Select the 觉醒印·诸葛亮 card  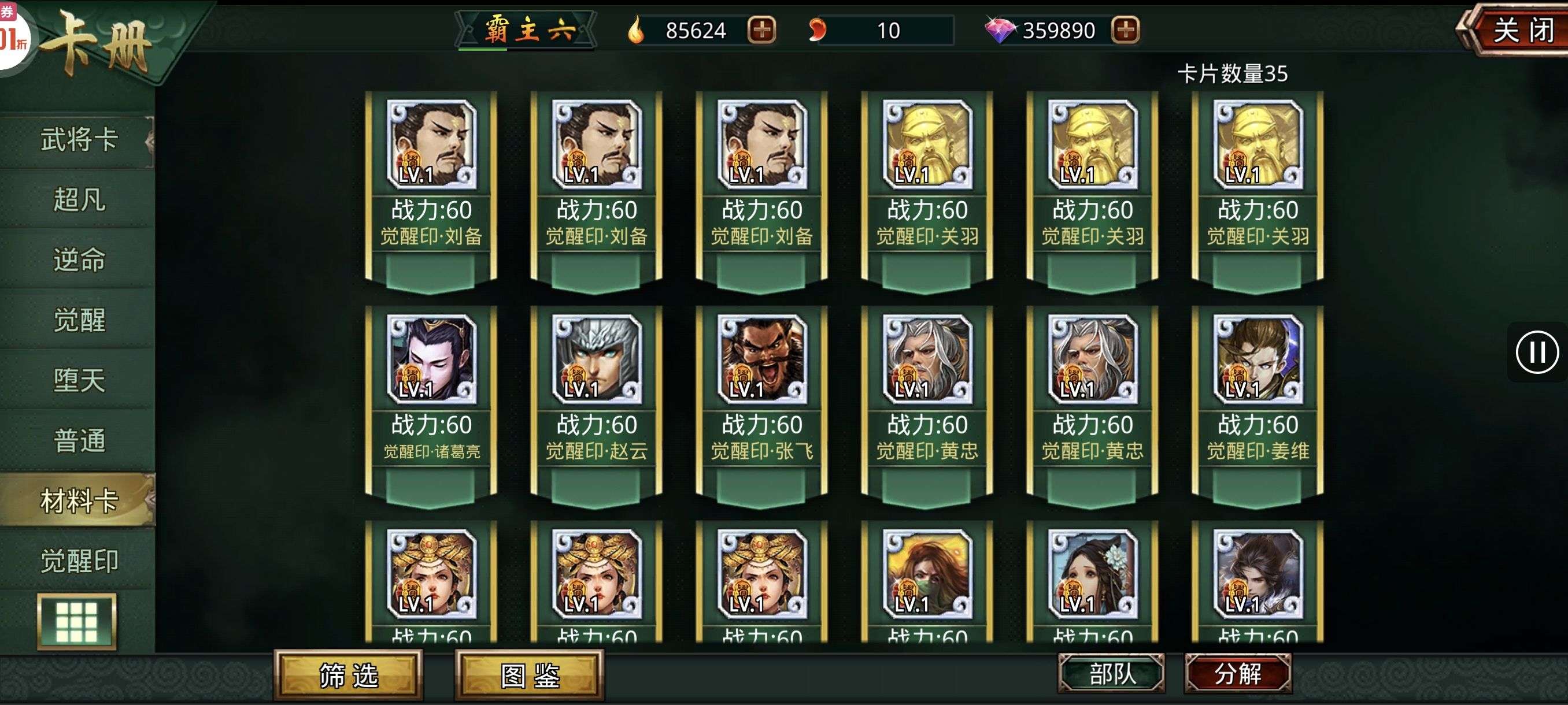point(431,402)
